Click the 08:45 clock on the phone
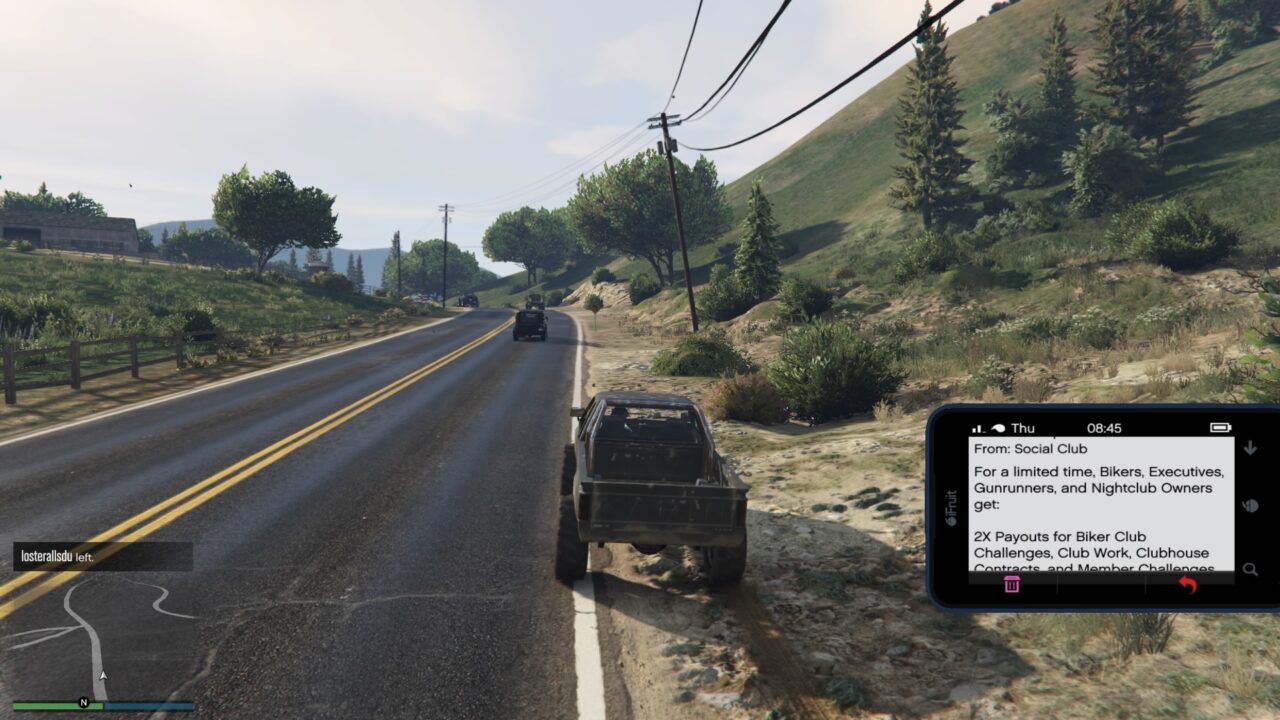Image resolution: width=1280 pixels, height=720 pixels. [1104, 428]
